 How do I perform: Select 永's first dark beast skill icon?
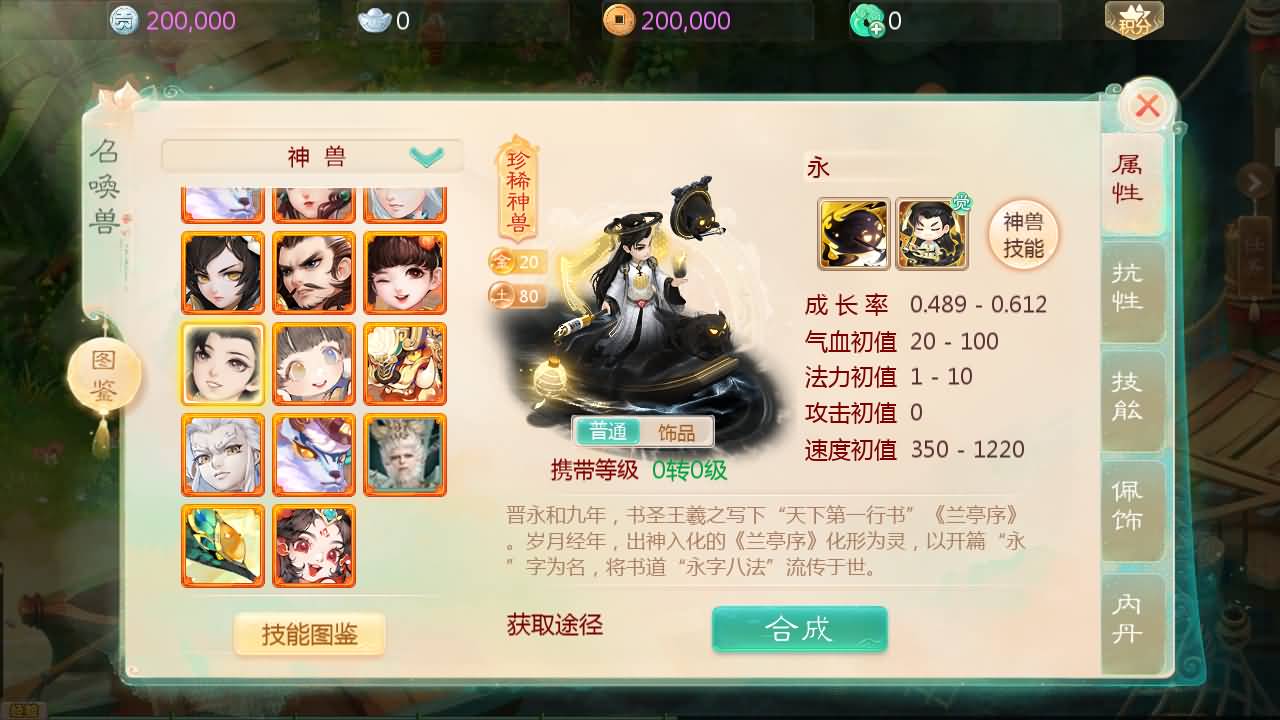click(x=855, y=232)
